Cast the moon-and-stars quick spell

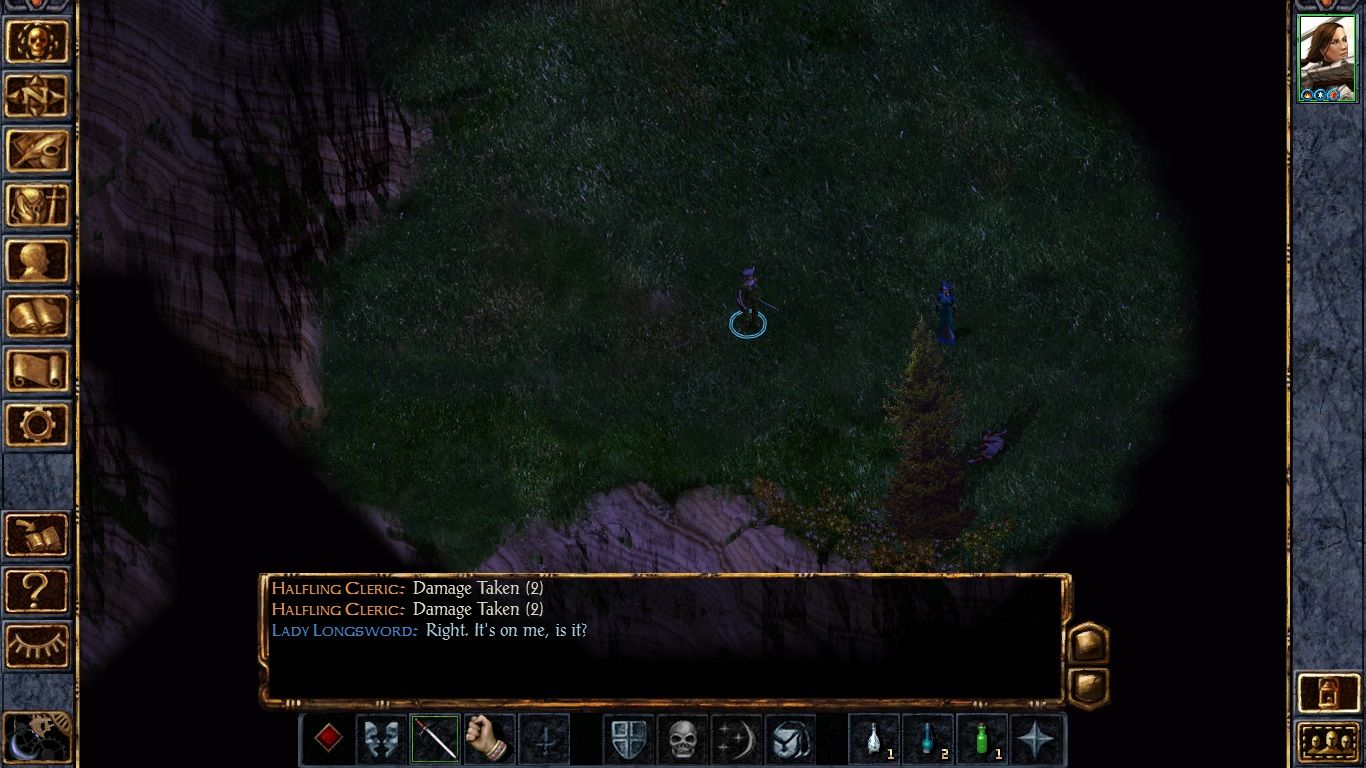coord(737,739)
